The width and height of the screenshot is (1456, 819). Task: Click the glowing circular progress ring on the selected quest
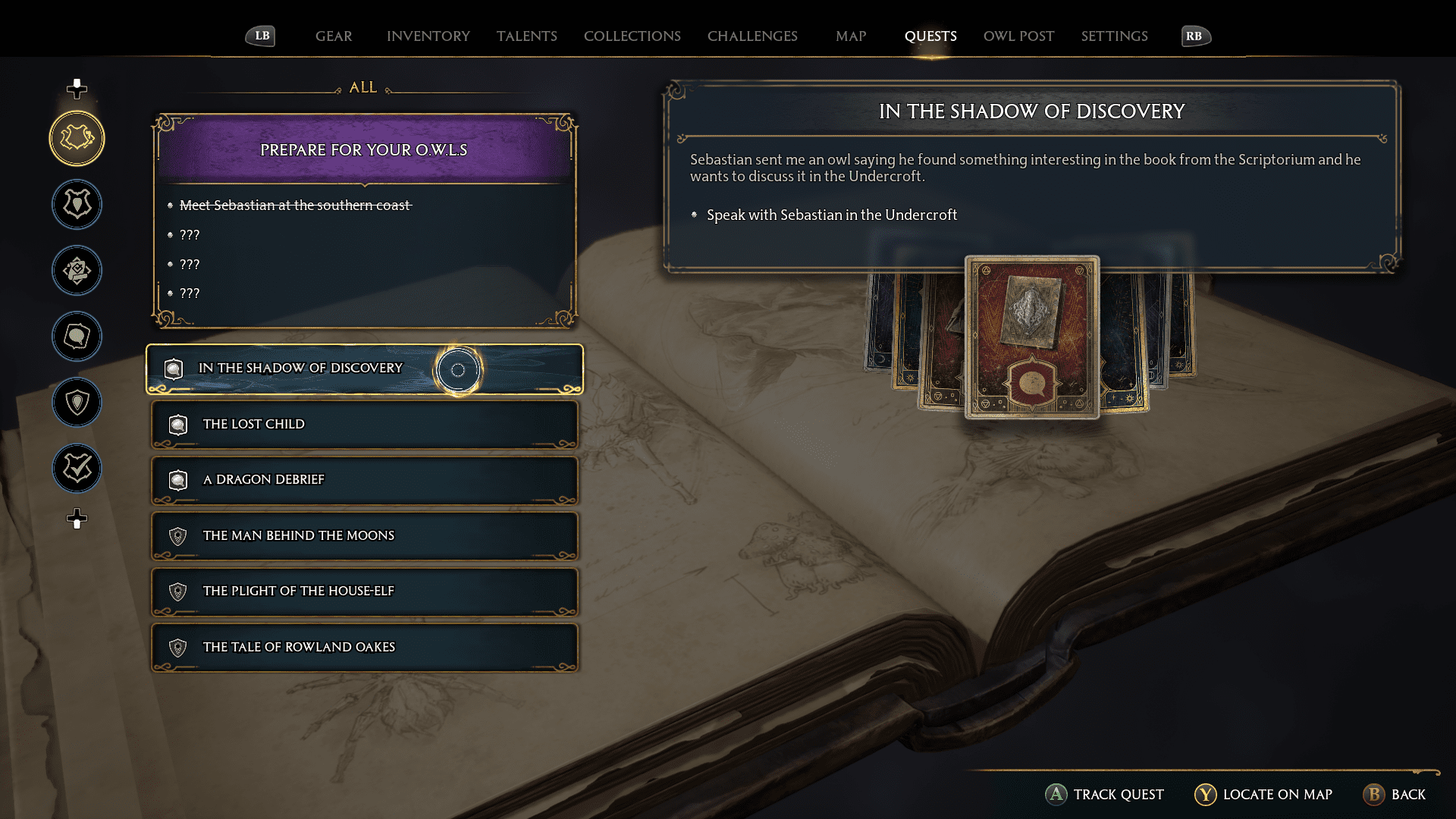(458, 369)
